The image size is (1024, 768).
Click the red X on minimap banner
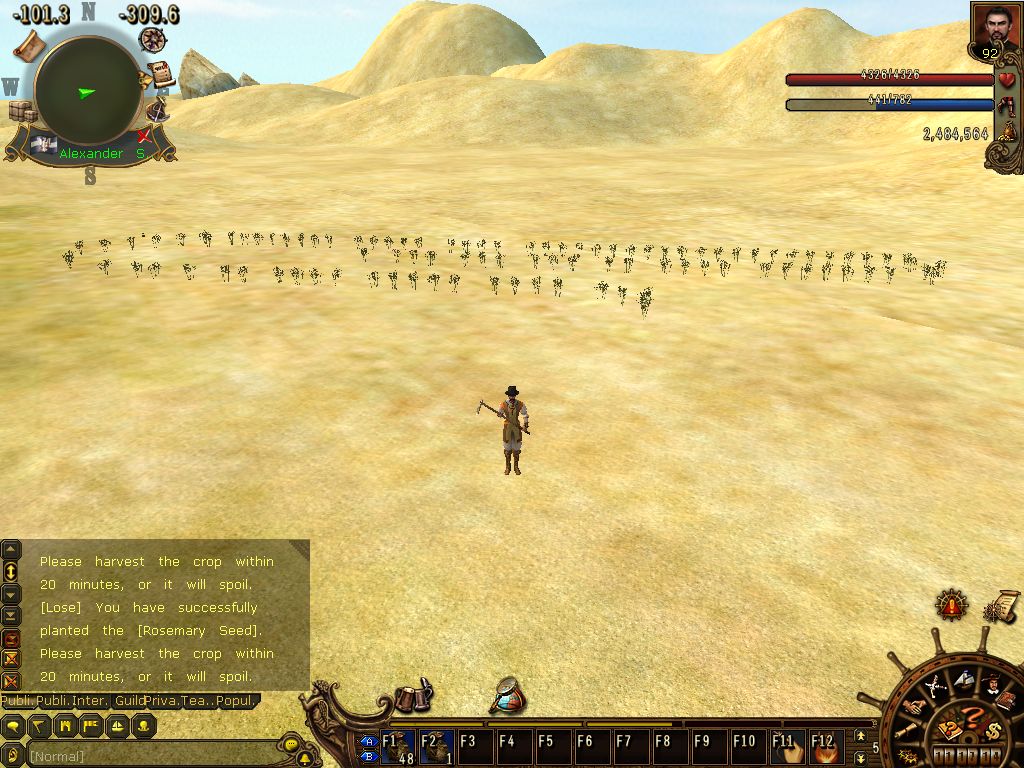(x=145, y=135)
